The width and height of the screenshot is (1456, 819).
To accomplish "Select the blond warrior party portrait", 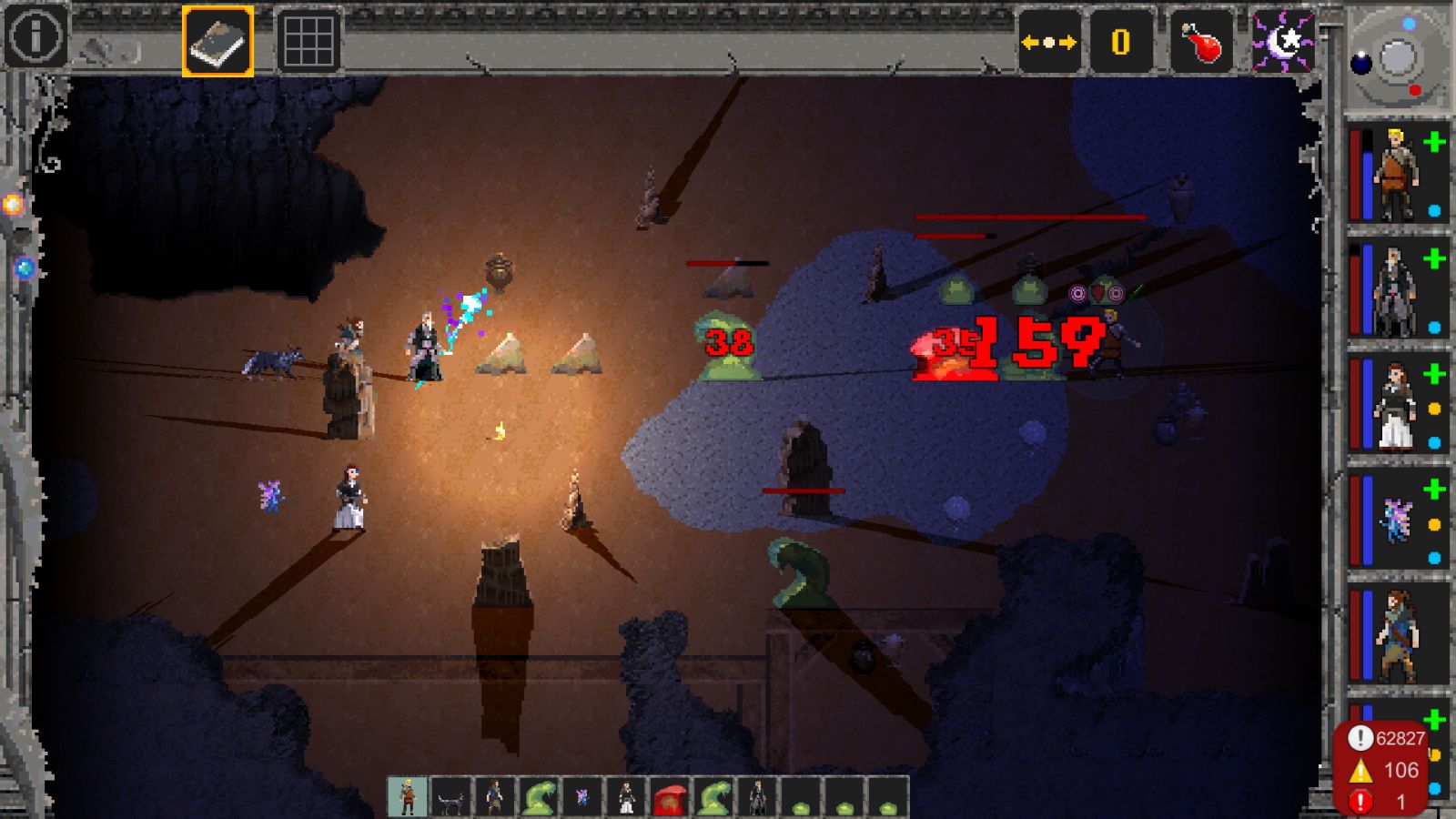I will [1395, 173].
